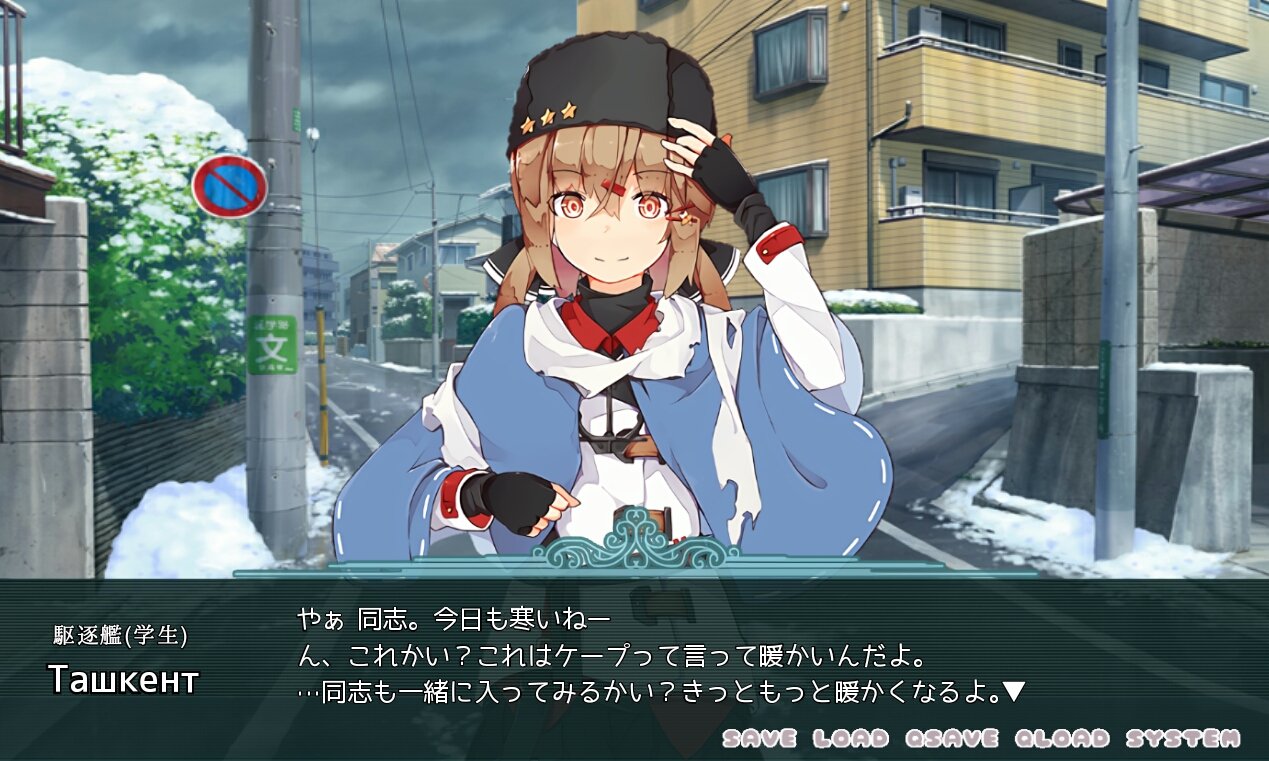
Task: Open the SYSTEM menu
Action: pos(1183,739)
